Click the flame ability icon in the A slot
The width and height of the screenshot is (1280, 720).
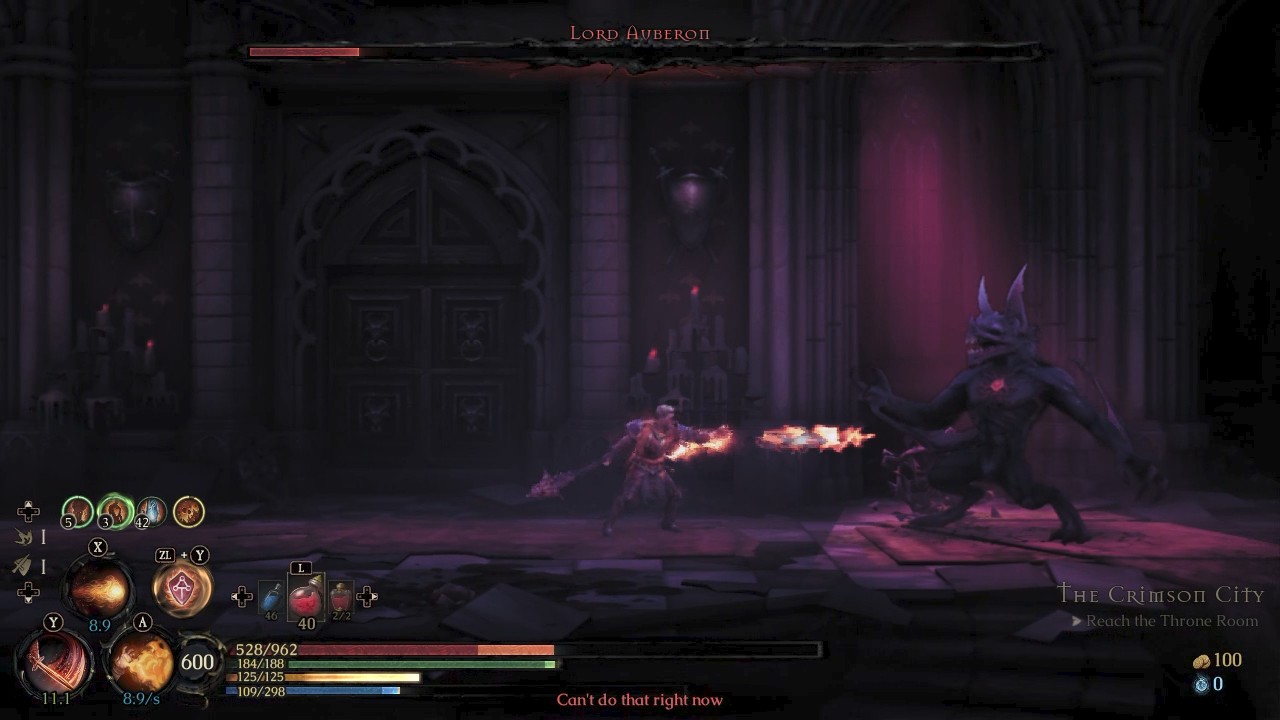pyautogui.click(x=140, y=662)
